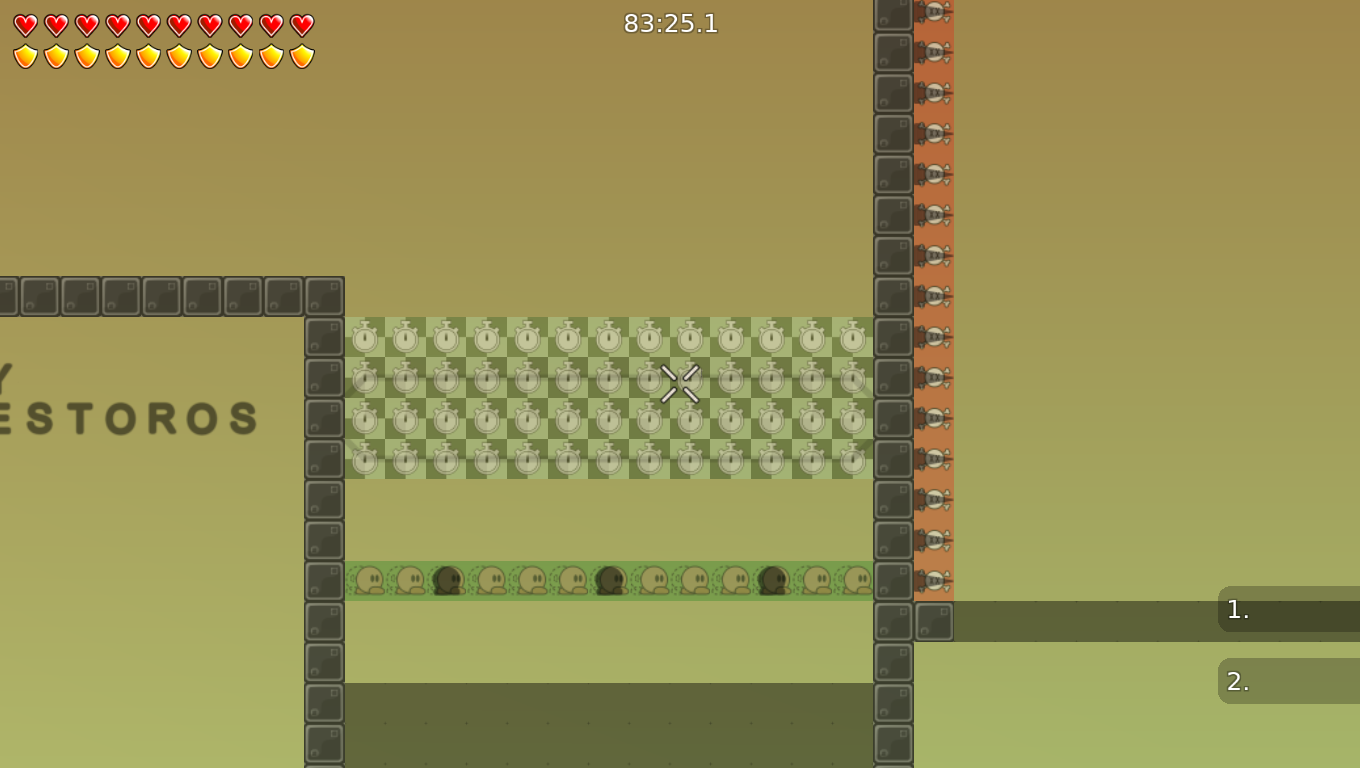The image size is (1360, 768).
Task: Click a skull spike near the middle of the wall
Action: click(935, 295)
